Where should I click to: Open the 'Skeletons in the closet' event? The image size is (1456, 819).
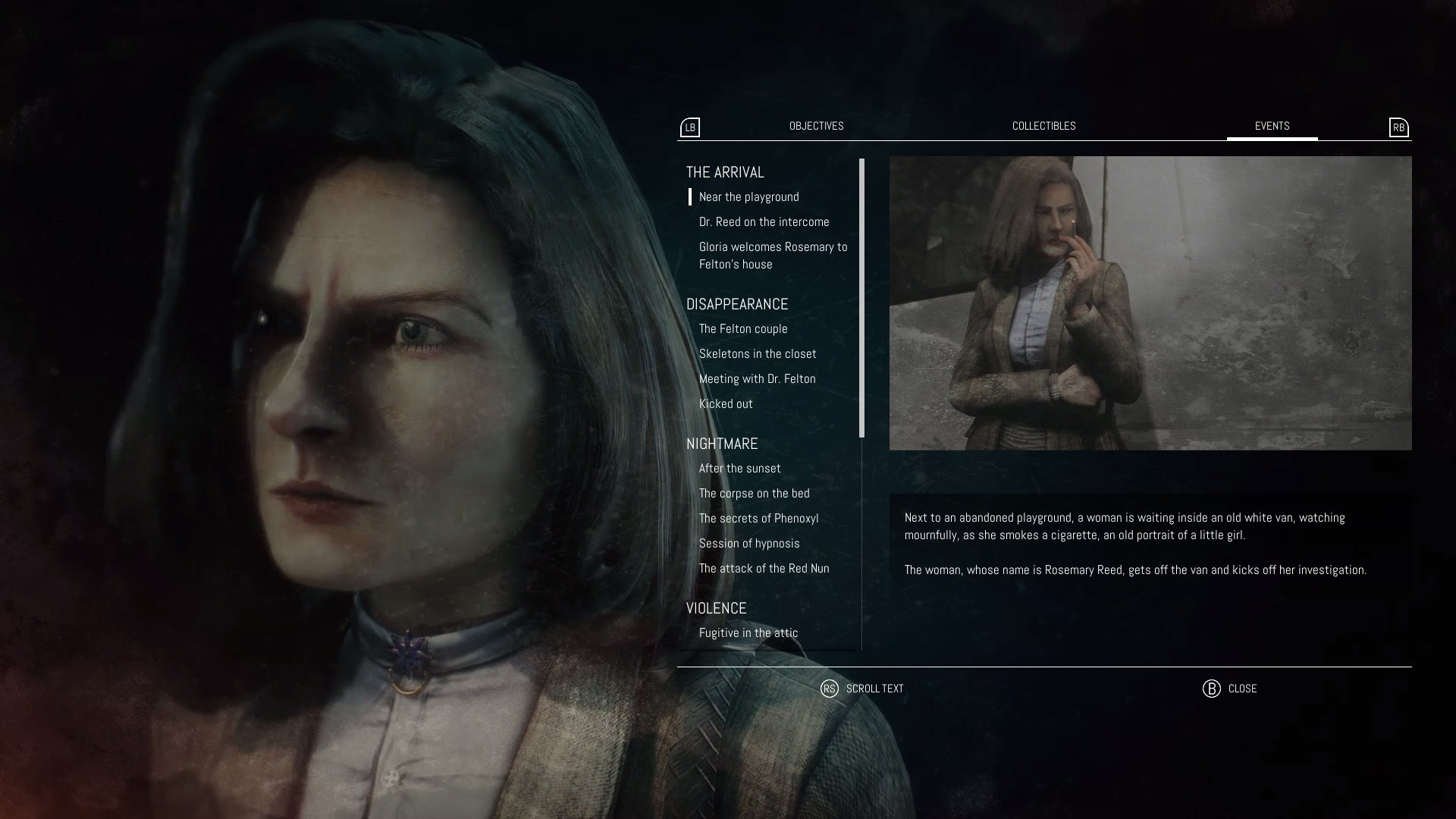758,353
